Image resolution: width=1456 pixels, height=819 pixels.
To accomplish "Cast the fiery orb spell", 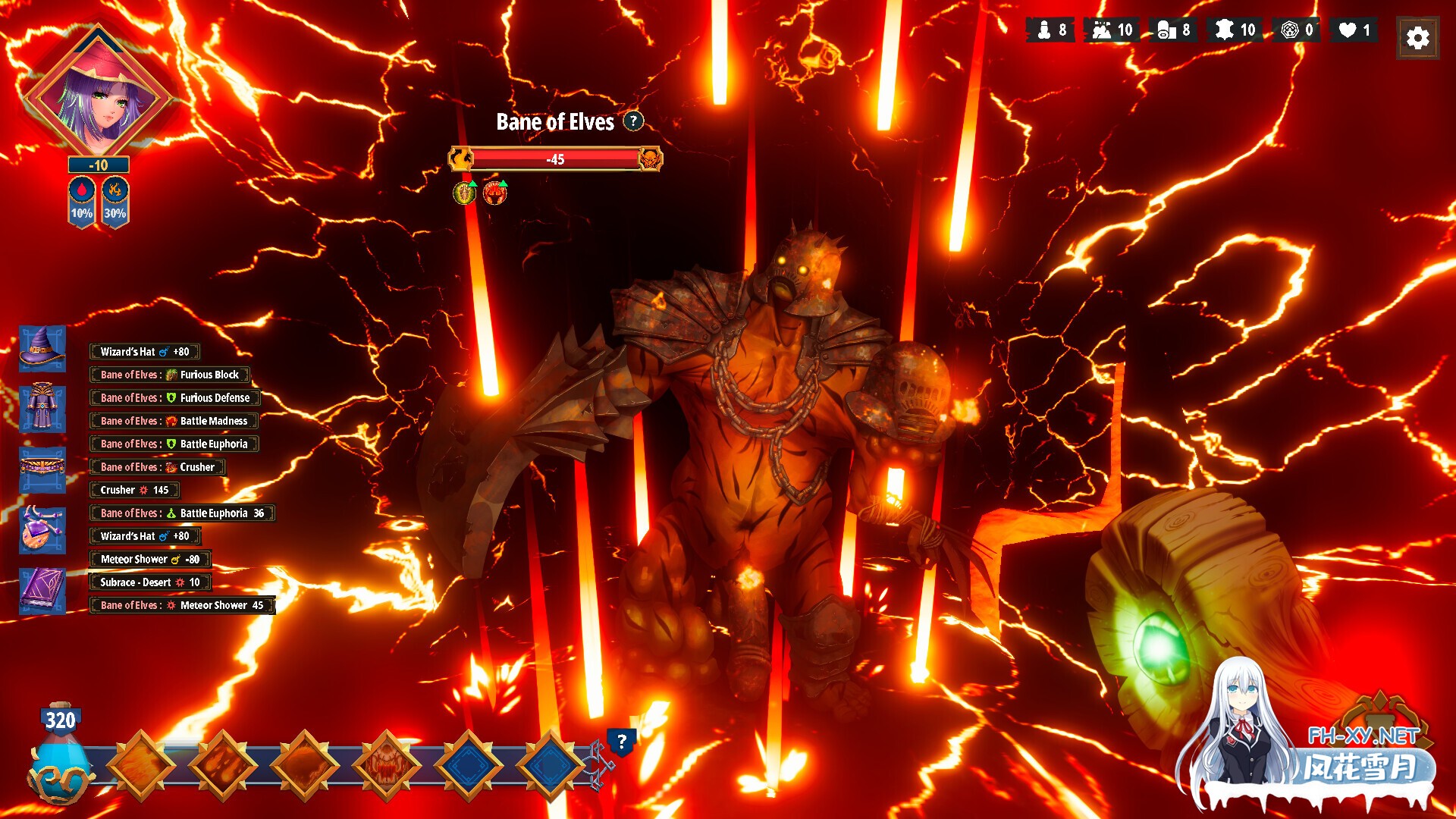I will (305, 765).
